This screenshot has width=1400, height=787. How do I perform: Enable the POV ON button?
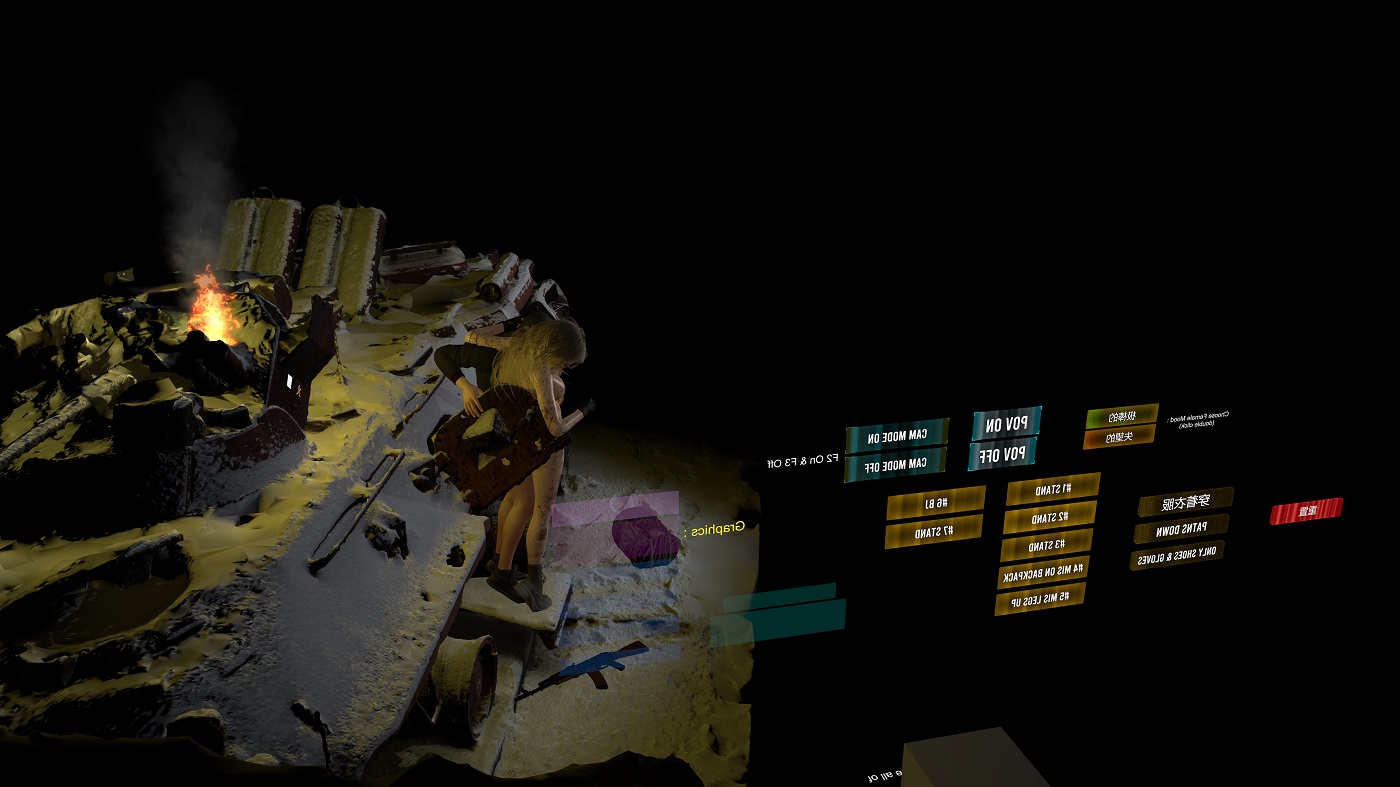click(1006, 424)
